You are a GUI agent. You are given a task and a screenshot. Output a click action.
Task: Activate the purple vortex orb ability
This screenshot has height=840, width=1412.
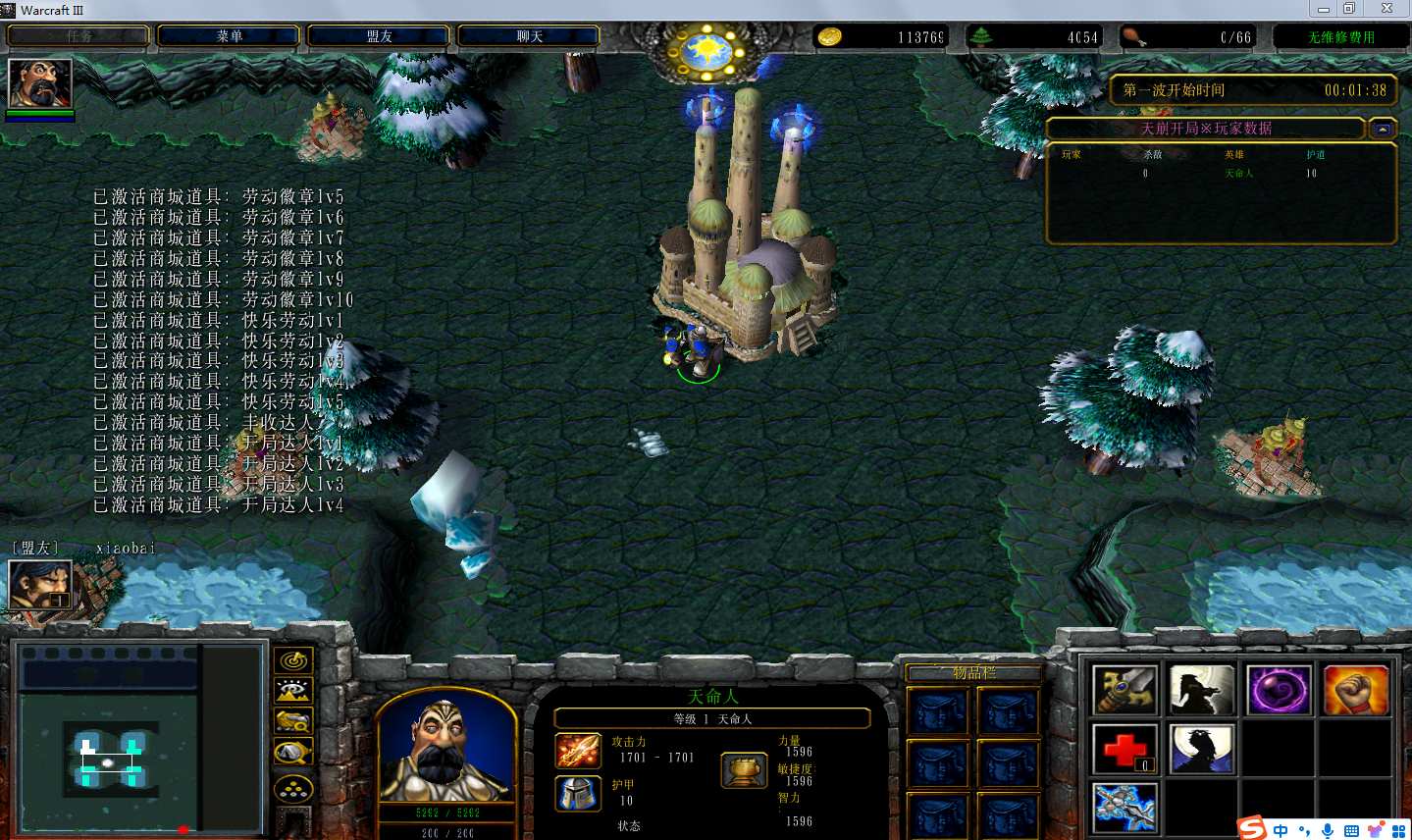tap(1279, 690)
